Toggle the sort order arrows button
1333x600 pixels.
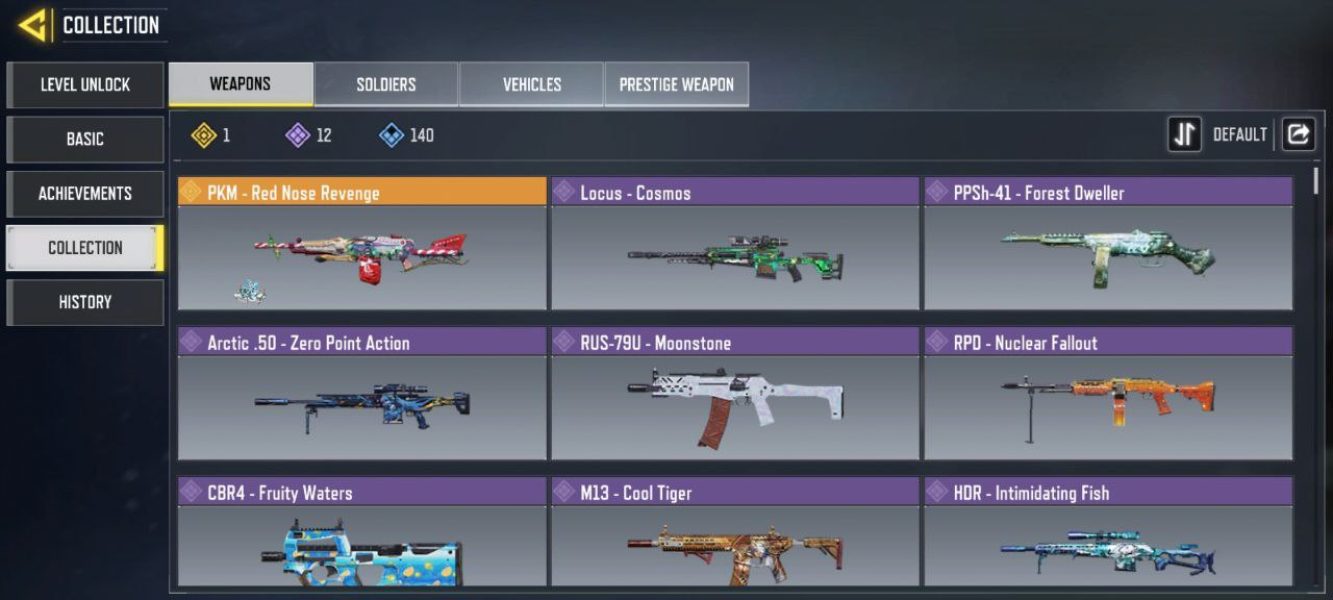(x=1185, y=135)
